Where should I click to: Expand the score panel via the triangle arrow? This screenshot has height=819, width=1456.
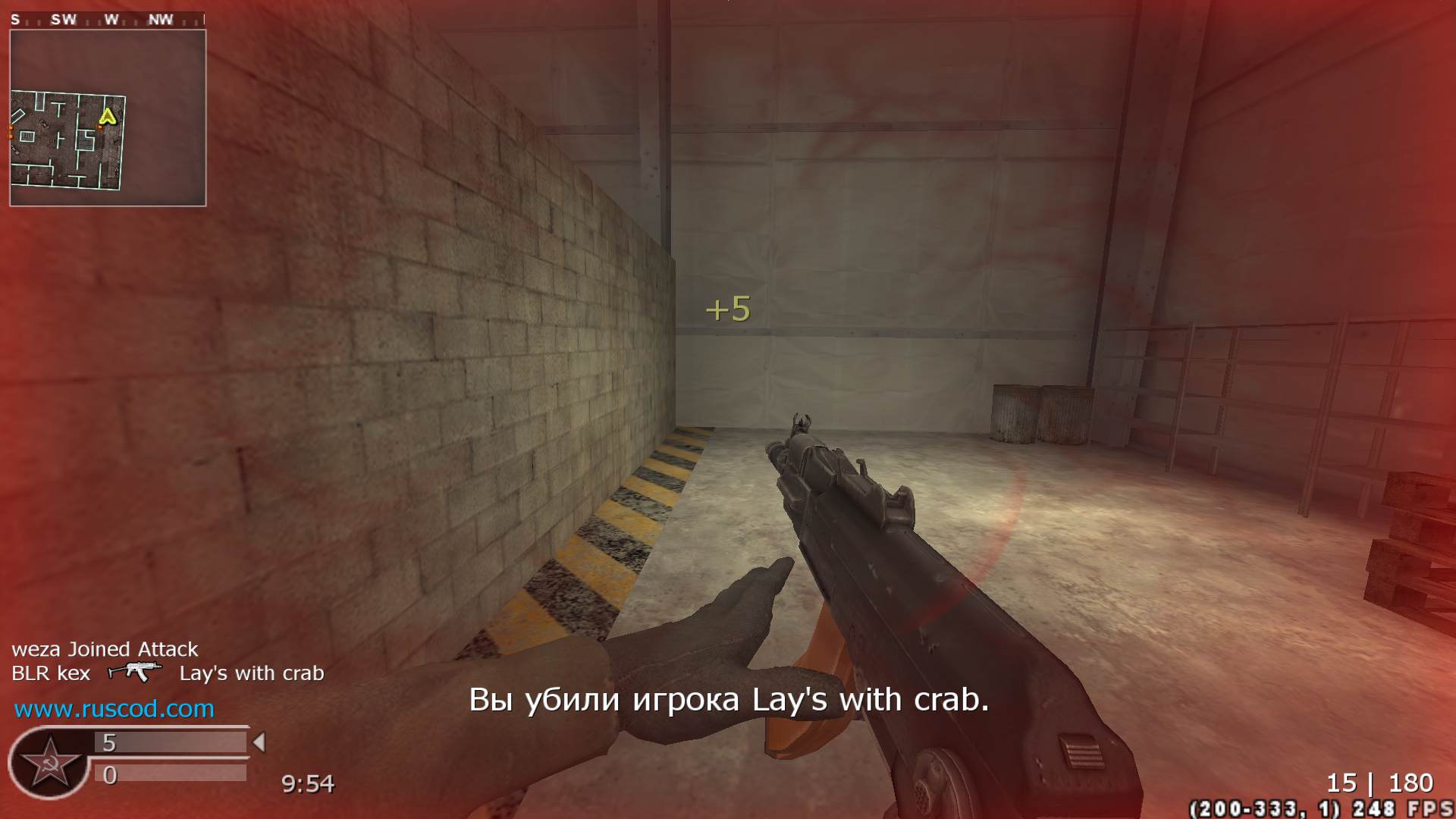pos(258,742)
